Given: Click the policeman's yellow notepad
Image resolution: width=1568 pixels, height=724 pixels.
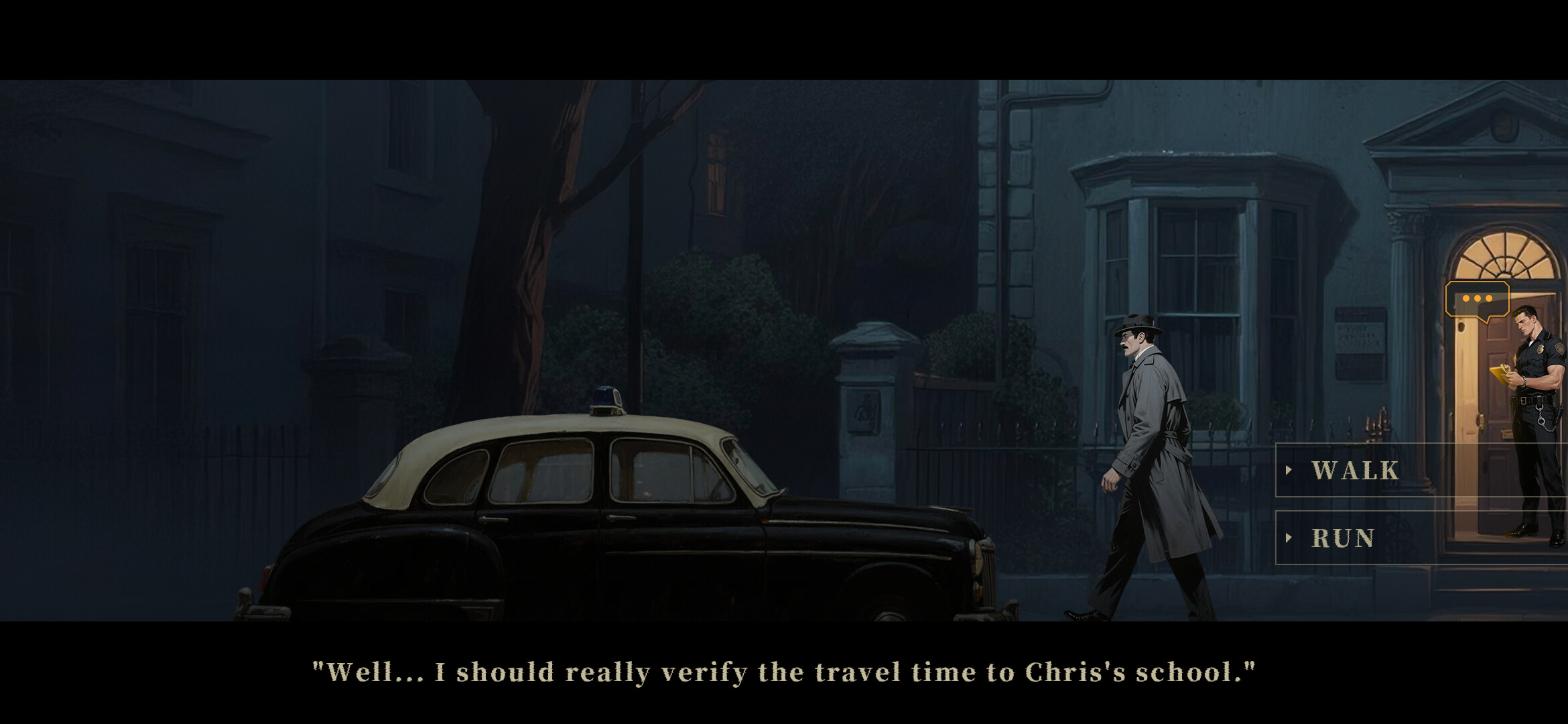Looking at the screenshot, I should [x=1501, y=374].
